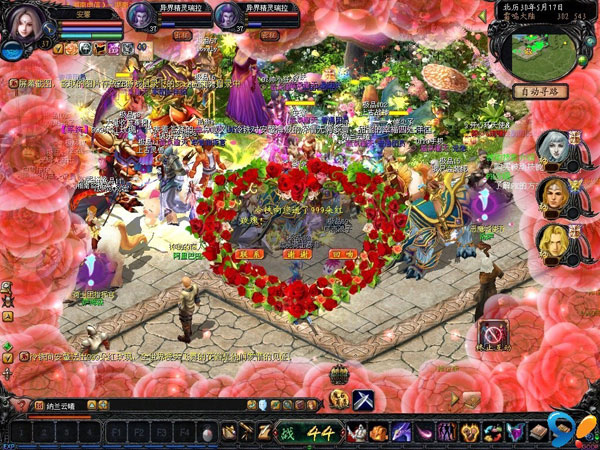
Task: Choose the silver-haired party member portrait
Action: 553,148
